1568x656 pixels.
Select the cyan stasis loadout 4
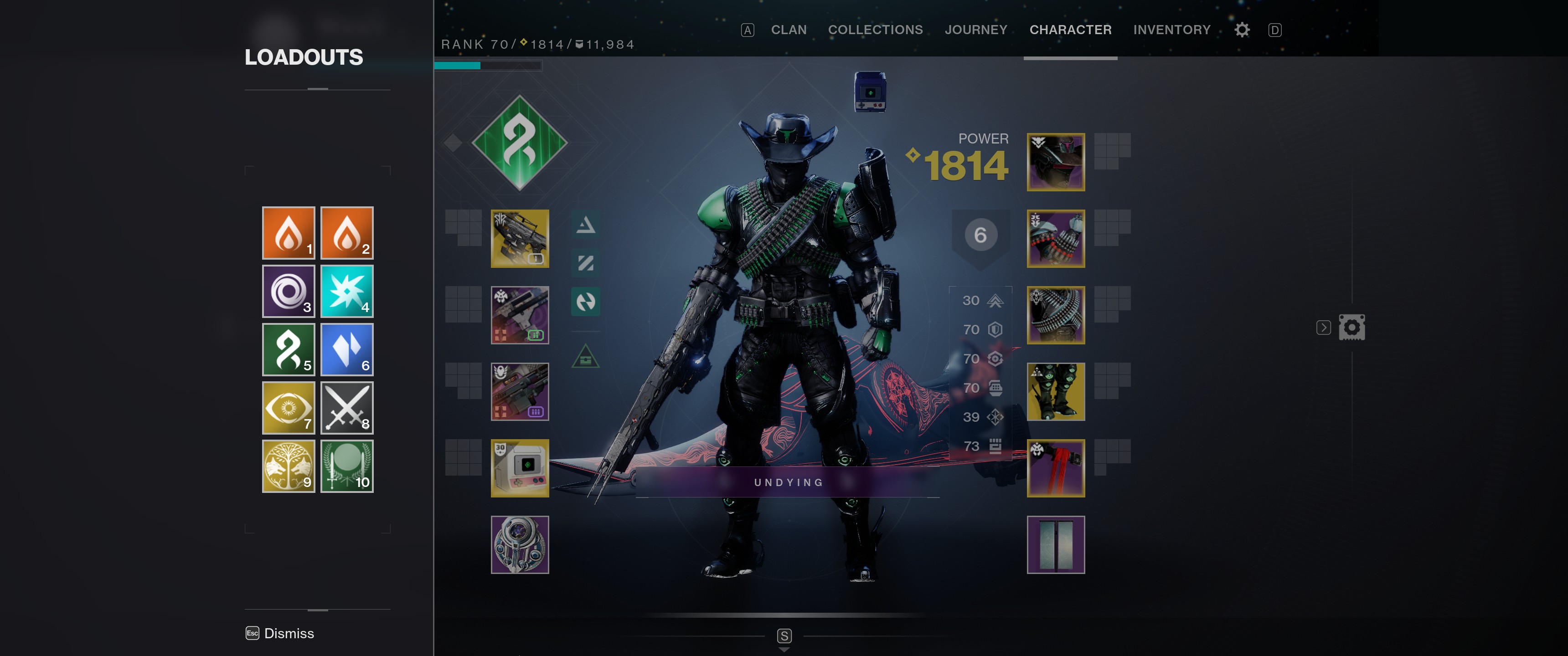coord(346,291)
